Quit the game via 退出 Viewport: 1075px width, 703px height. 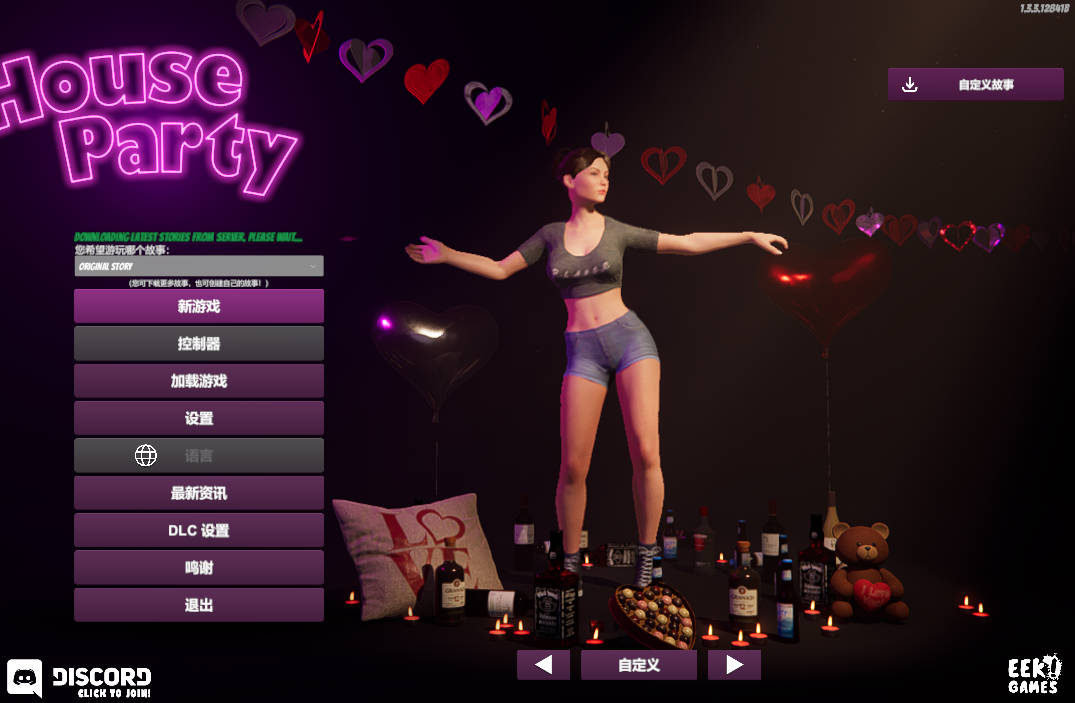tap(198, 605)
